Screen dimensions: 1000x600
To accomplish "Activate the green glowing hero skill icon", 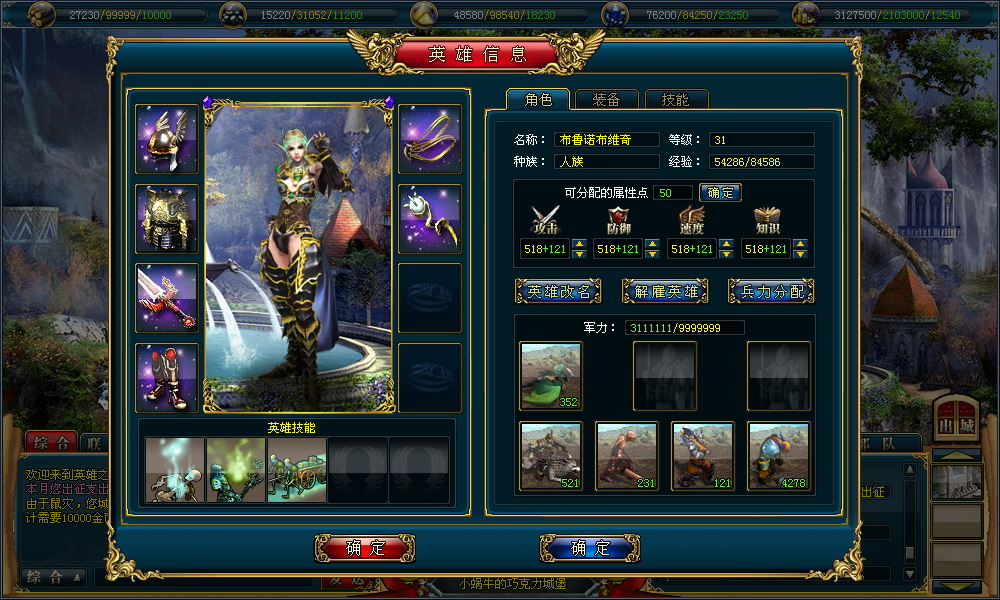I will click(x=236, y=469).
